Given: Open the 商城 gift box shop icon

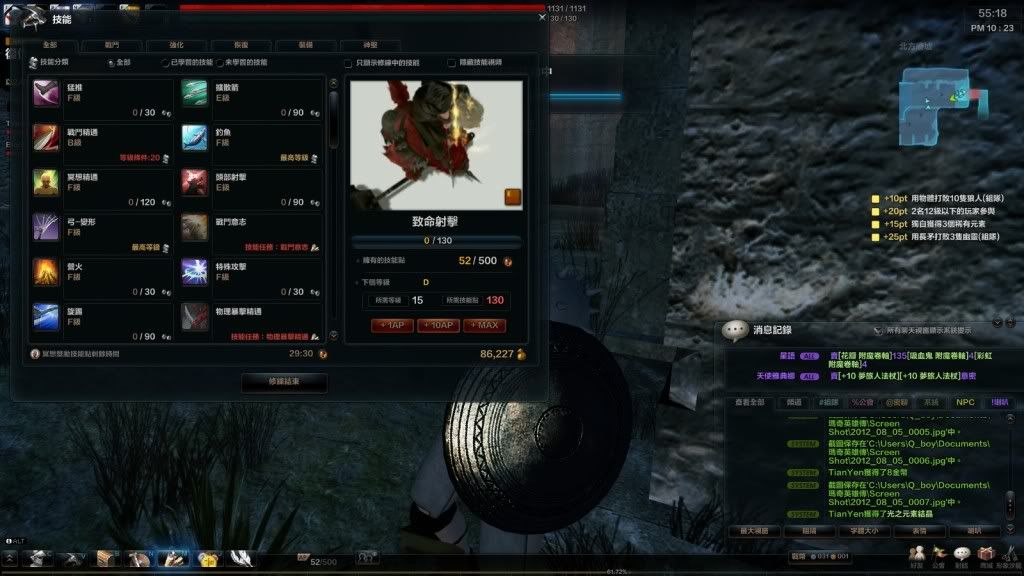Looking at the screenshot, I should (x=986, y=555).
